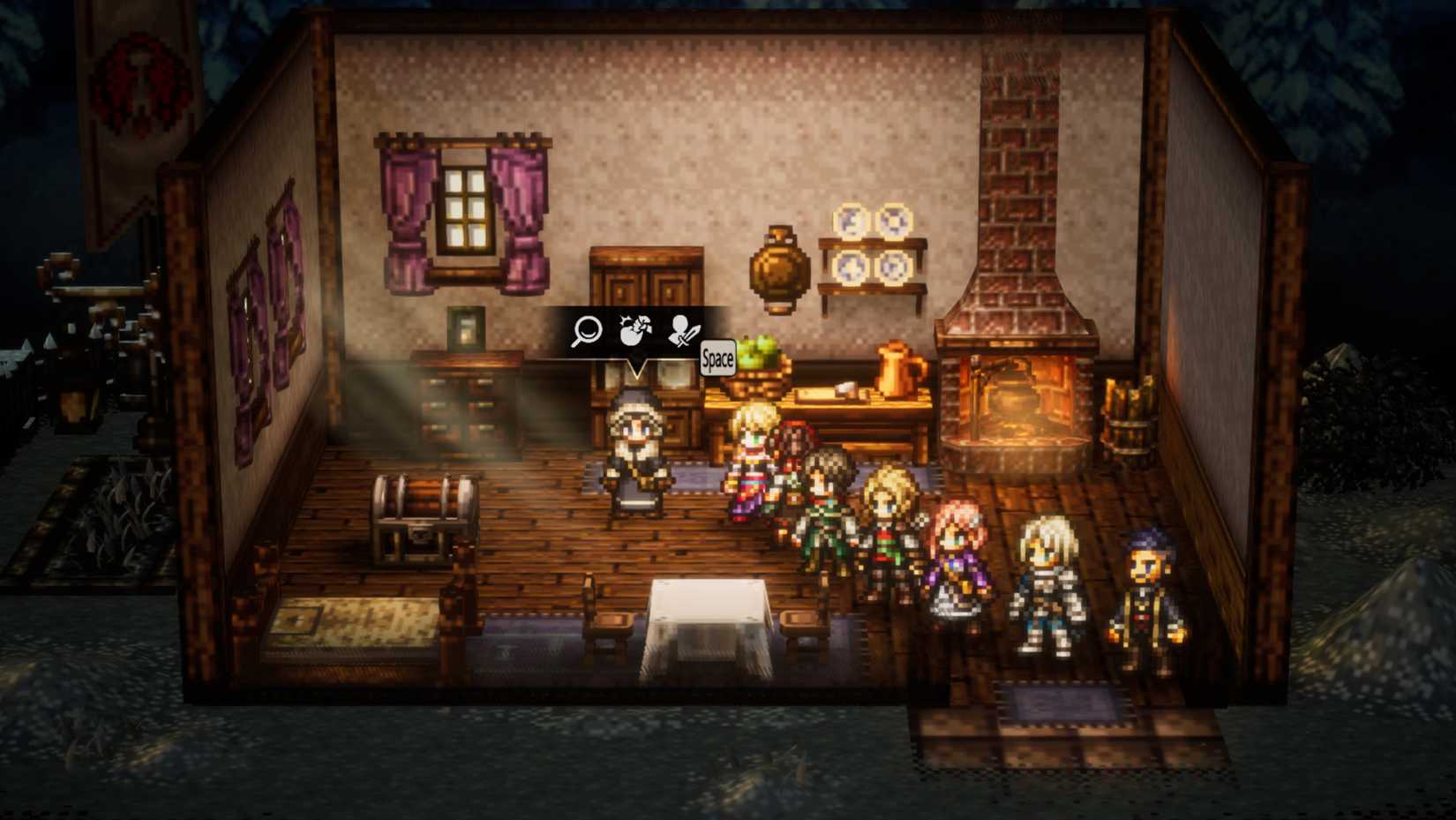Viewport: 1456px width, 820px height.
Task: Click the Space key prompt
Action: tap(717, 358)
